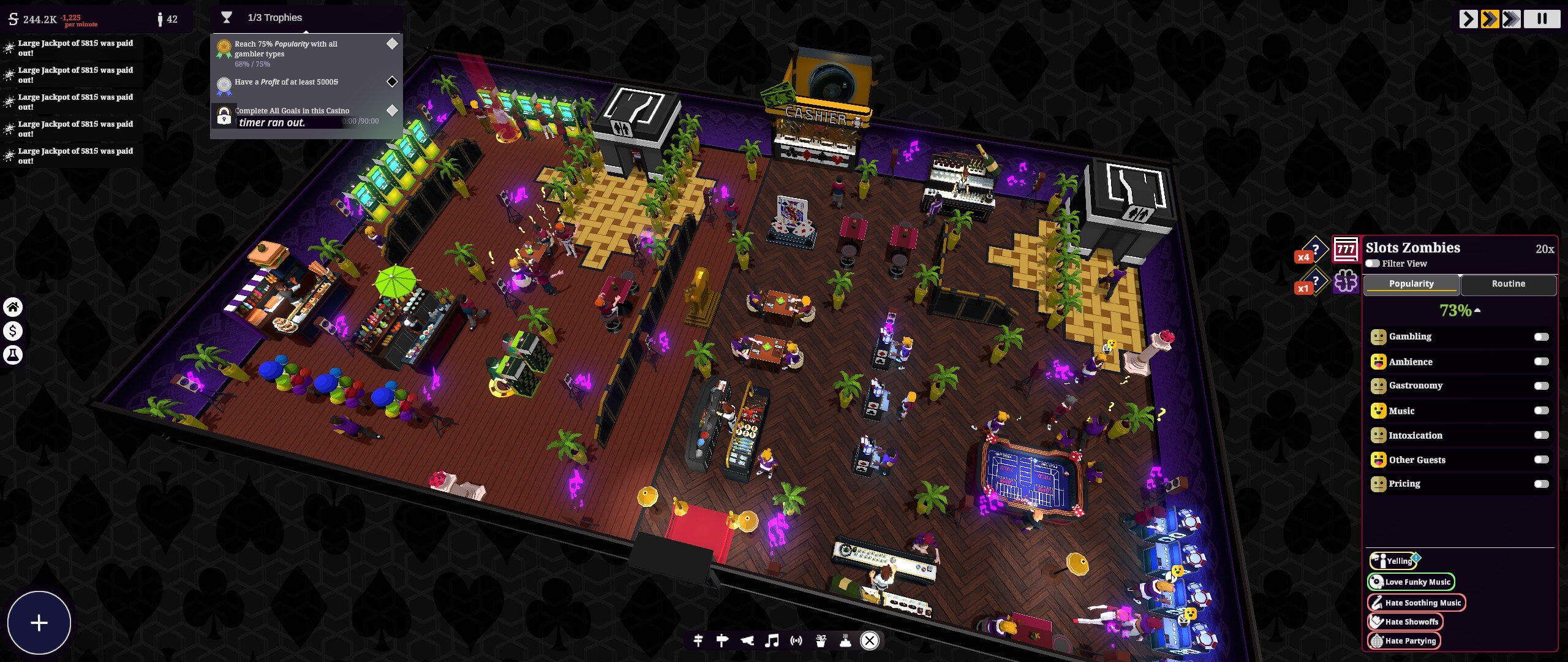
Task: Switch to the Popularity tab
Action: coord(1412,283)
